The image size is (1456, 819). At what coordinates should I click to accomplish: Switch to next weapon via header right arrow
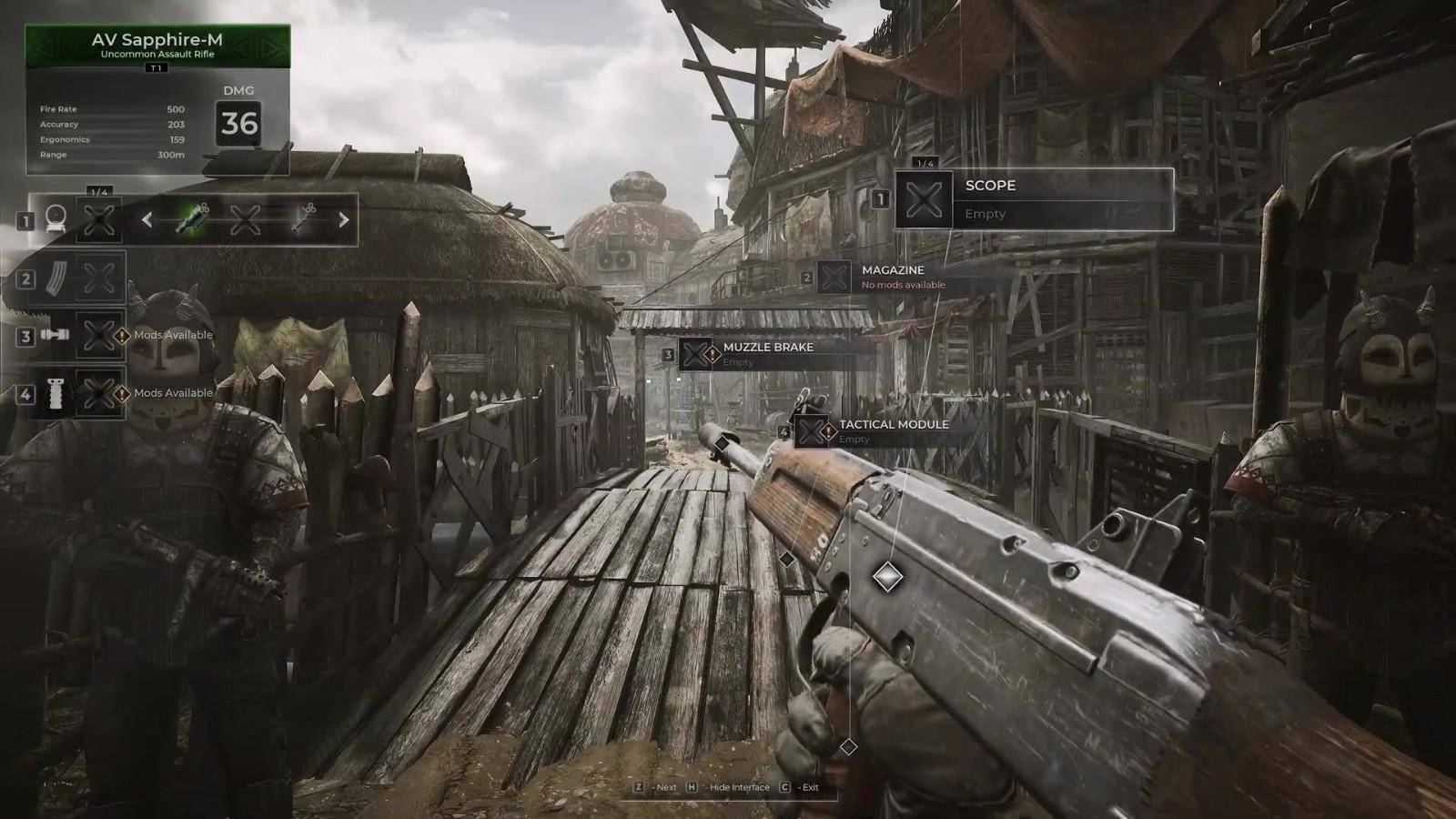pos(272,47)
